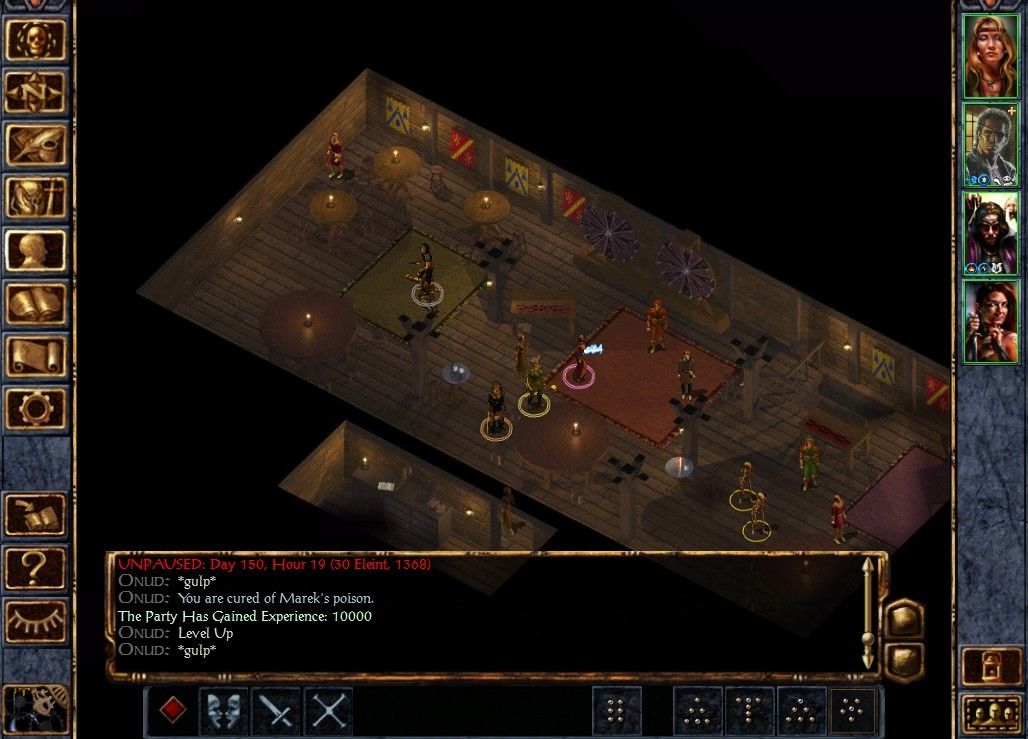Activate the masks talk button

(x=225, y=710)
